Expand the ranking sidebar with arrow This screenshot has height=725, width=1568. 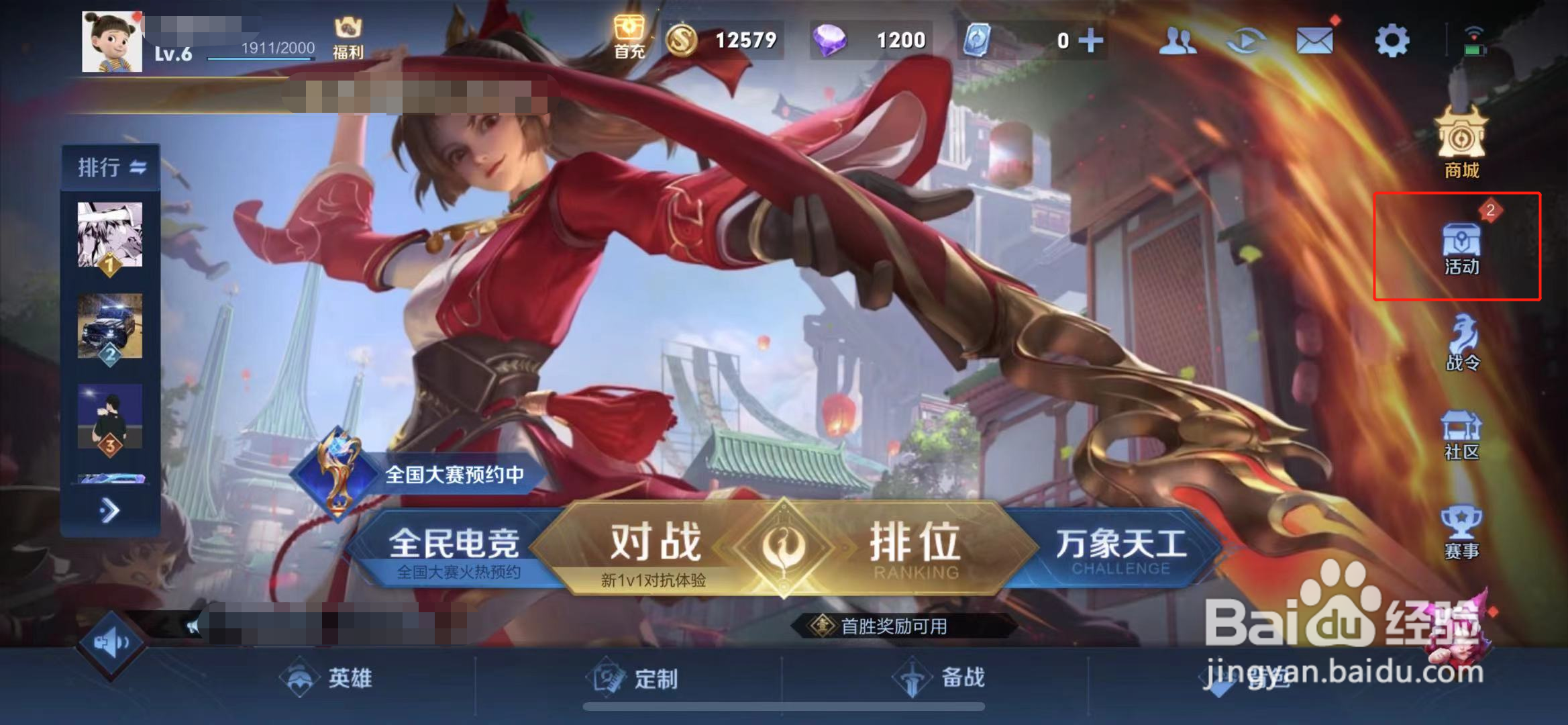109,510
